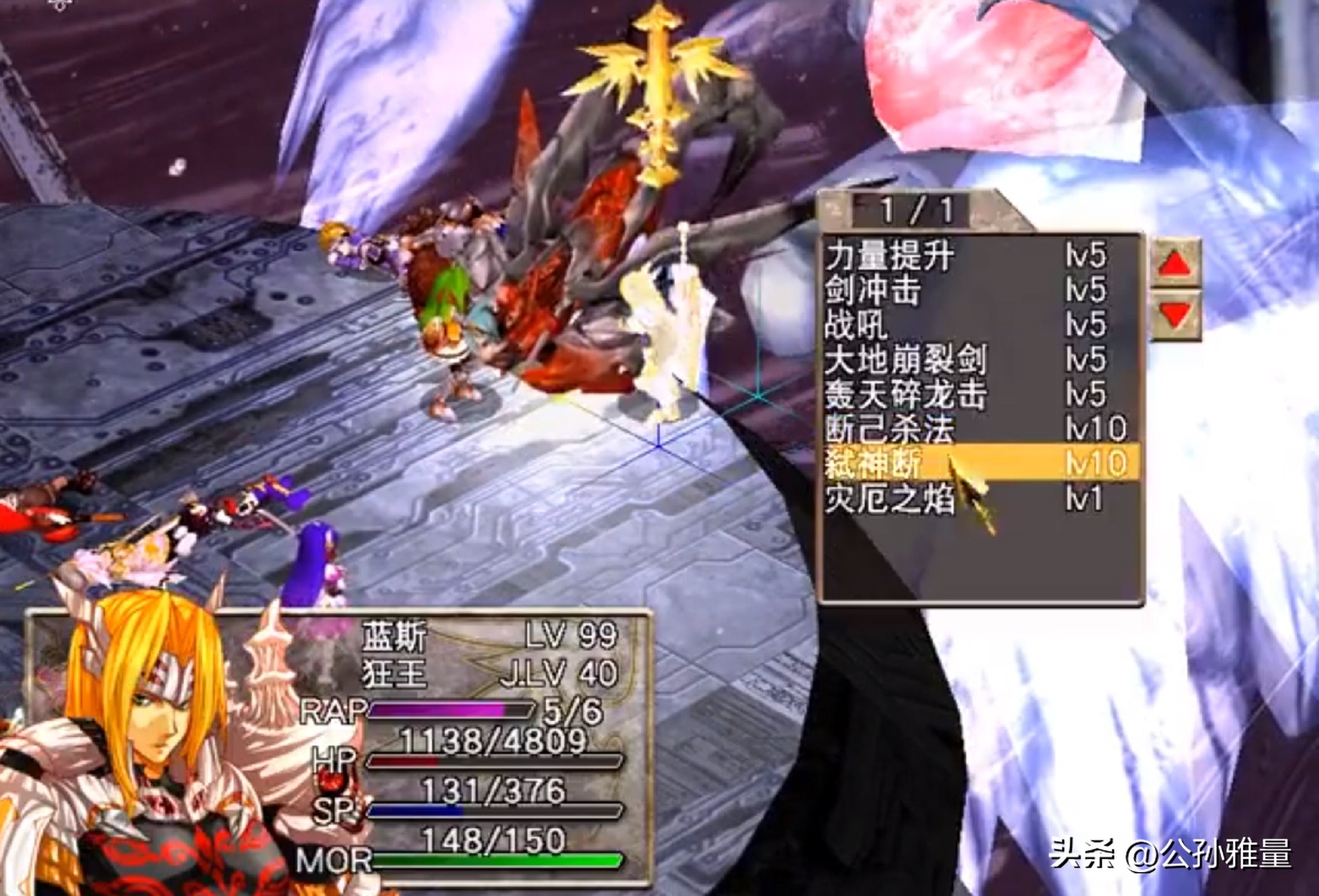Choose the 断己杀法 skill
Image resolution: width=1319 pixels, height=896 pixels.
click(x=890, y=429)
